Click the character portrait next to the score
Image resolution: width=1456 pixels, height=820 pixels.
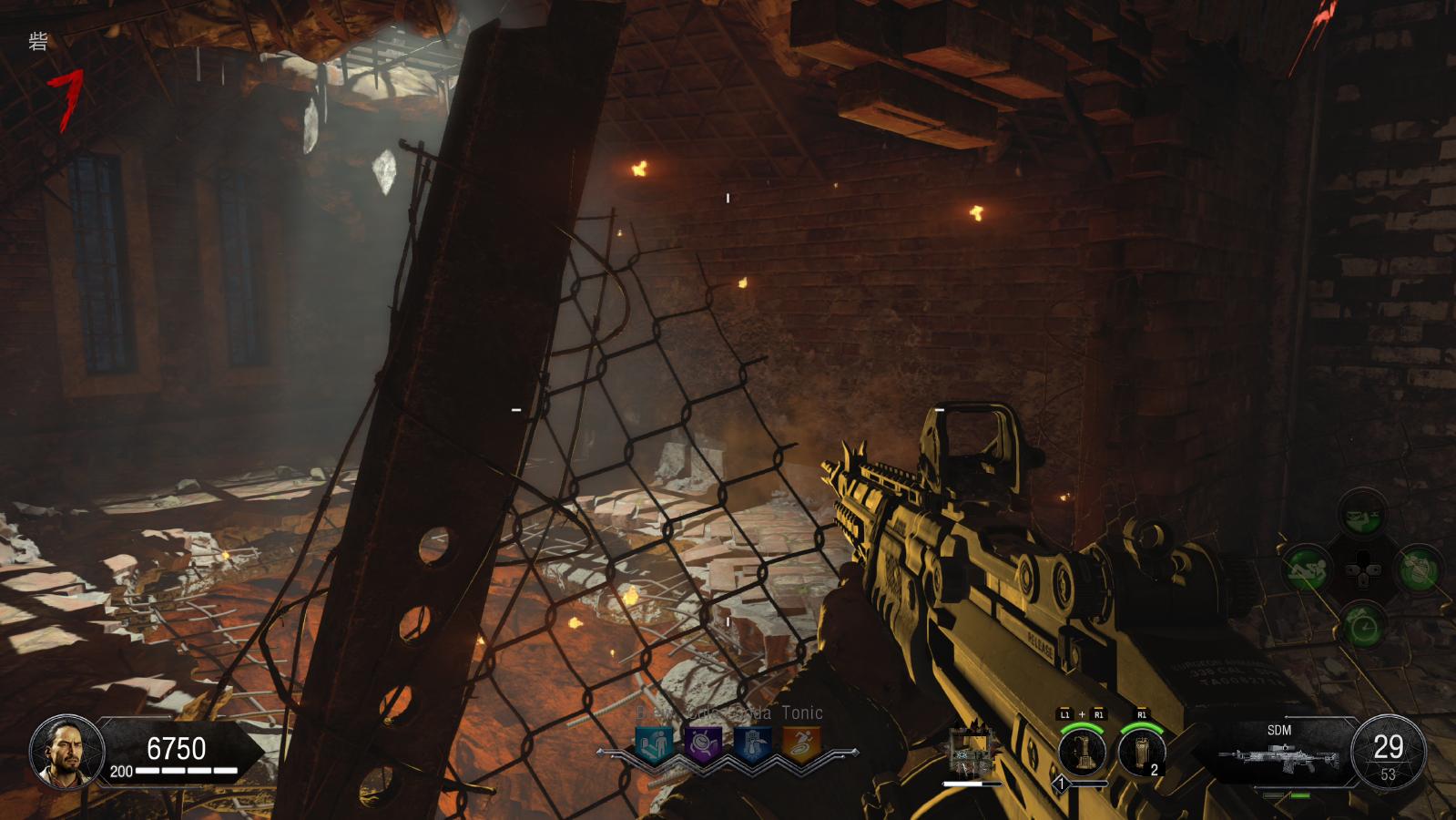[61, 751]
